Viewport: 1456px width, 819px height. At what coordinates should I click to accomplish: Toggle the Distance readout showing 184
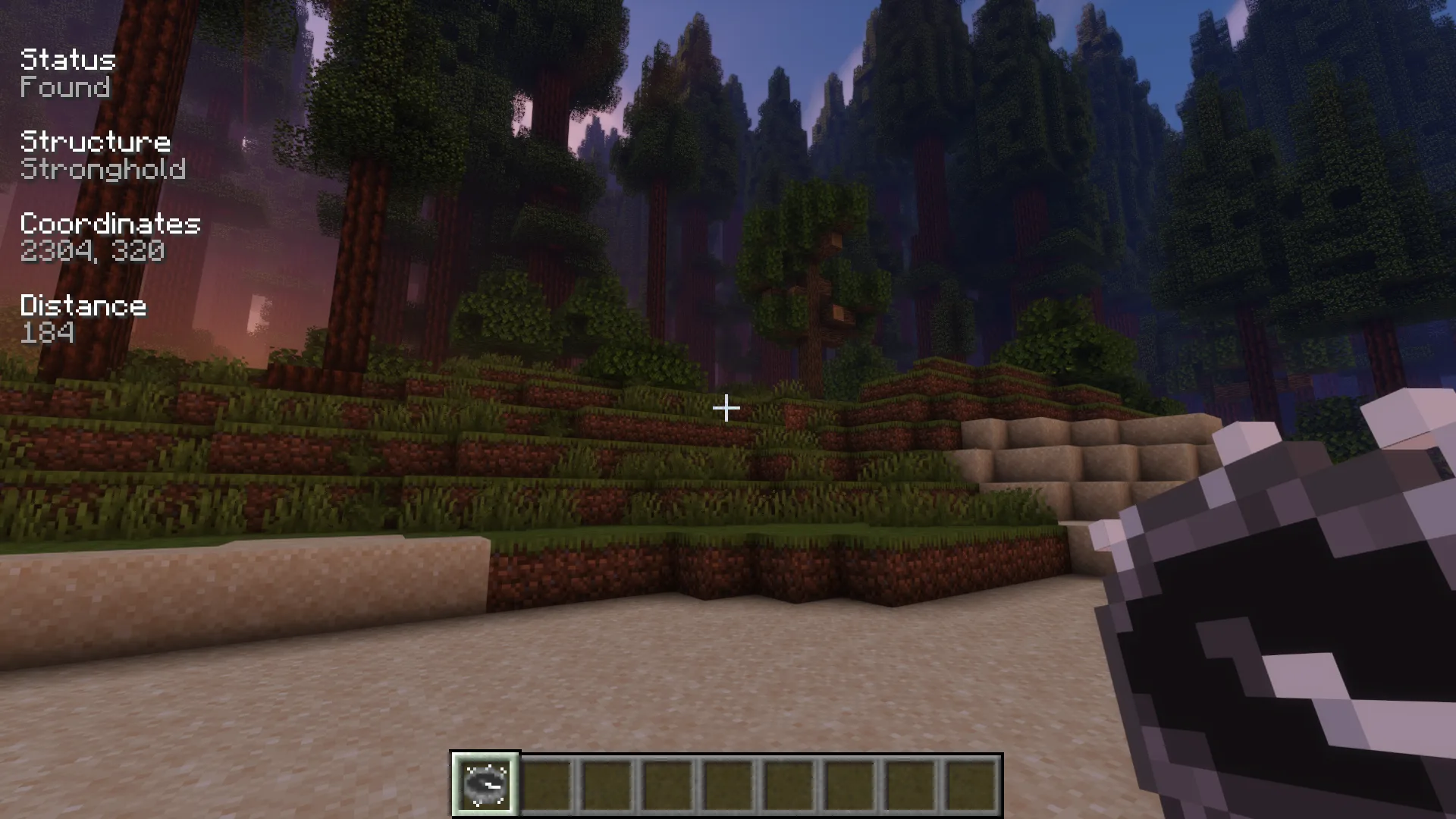tap(82, 318)
